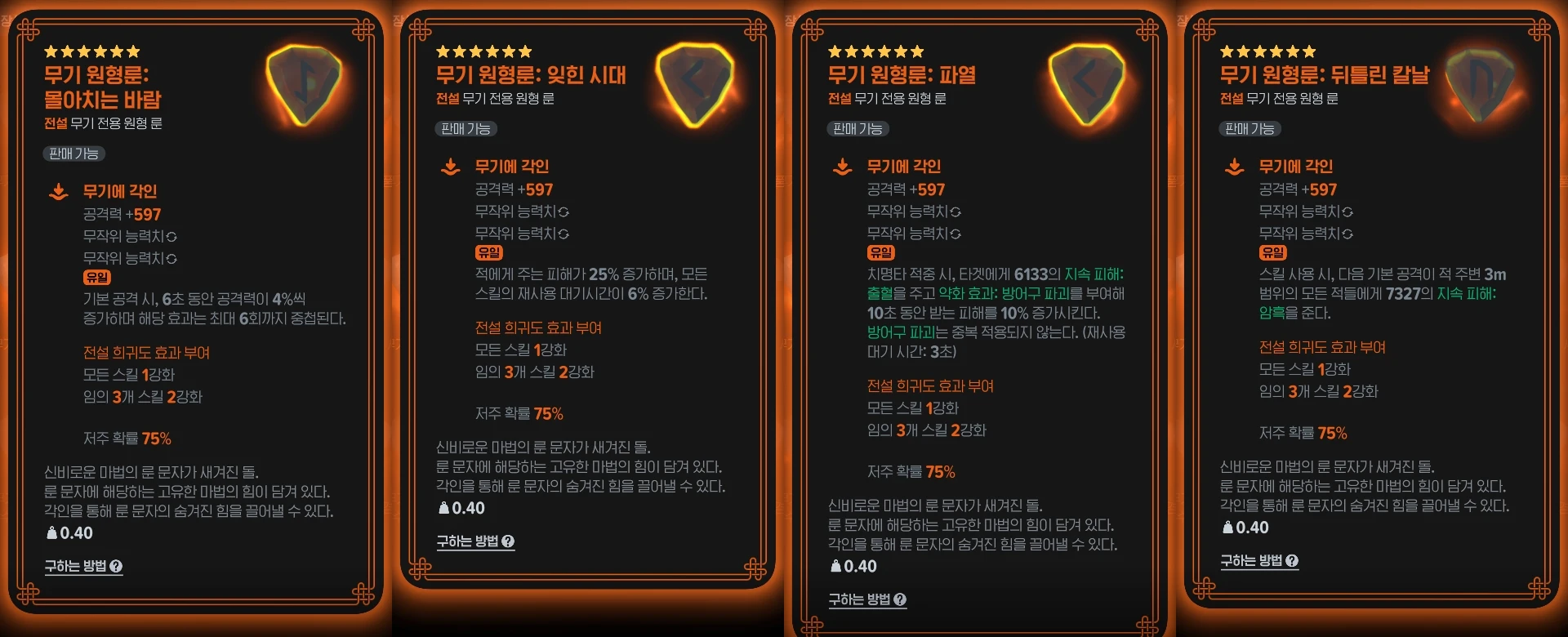Click the help icon beside 구하는 방법 on 뒤틀린 칼날
This screenshot has width=1568, height=637.
tap(1291, 561)
